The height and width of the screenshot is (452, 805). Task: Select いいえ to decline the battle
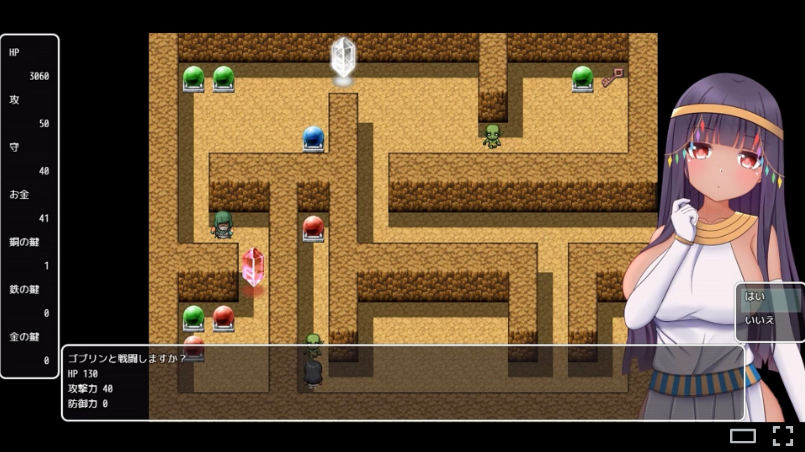point(768,321)
